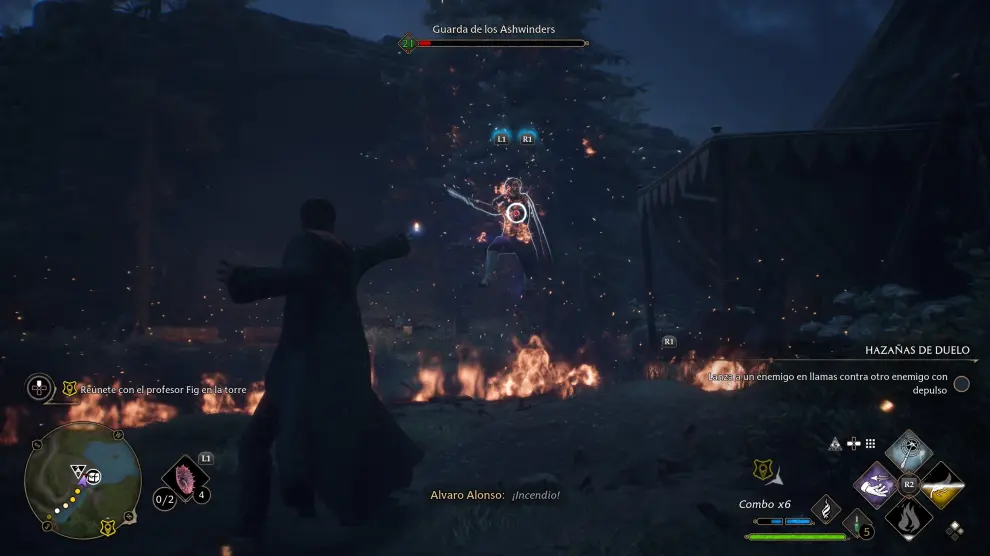Select the top blue-grey spell slot
The image size is (990, 556).
pos(908,452)
